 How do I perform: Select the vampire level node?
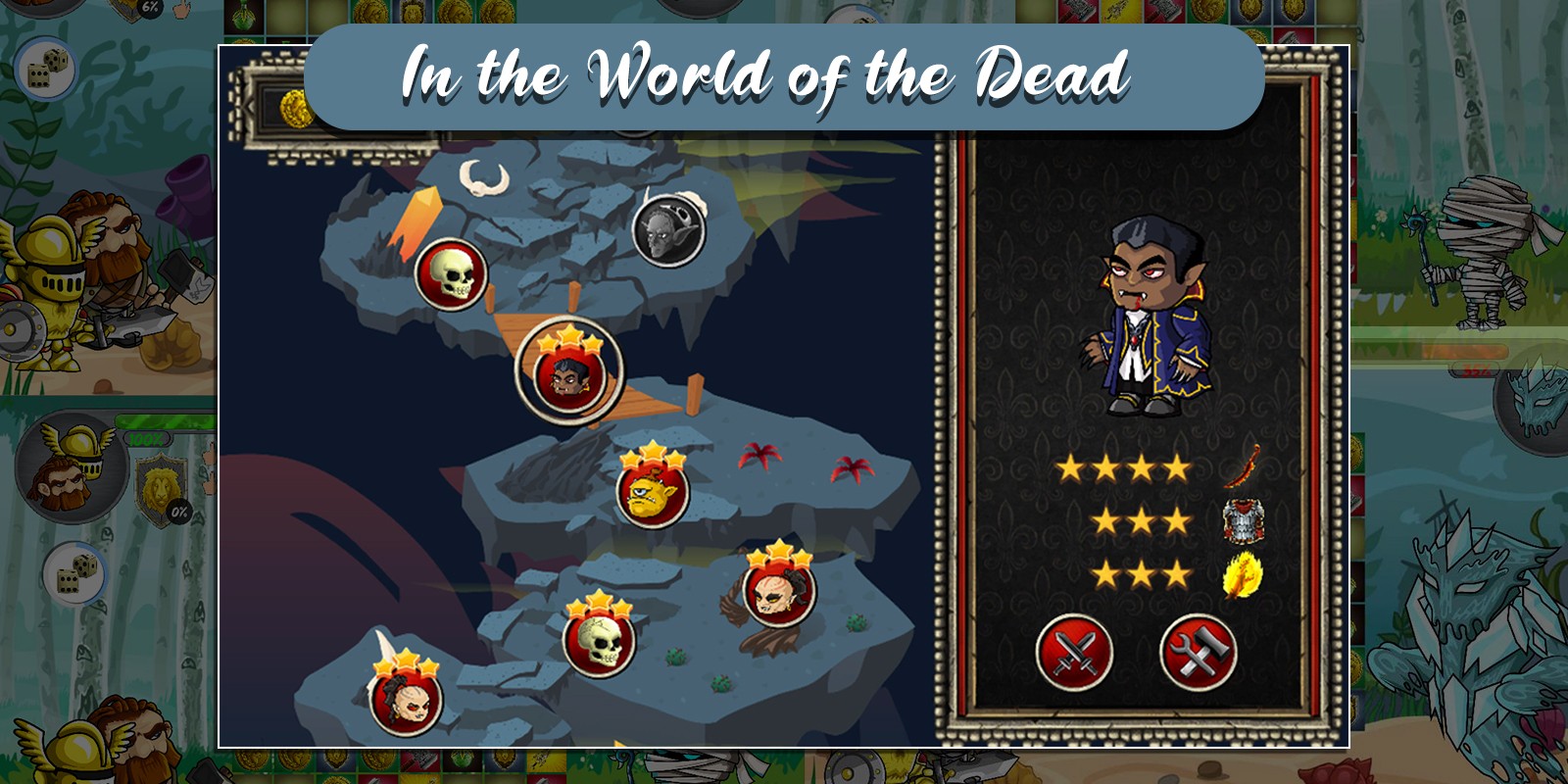pyautogui.click(x=568, y=374)
